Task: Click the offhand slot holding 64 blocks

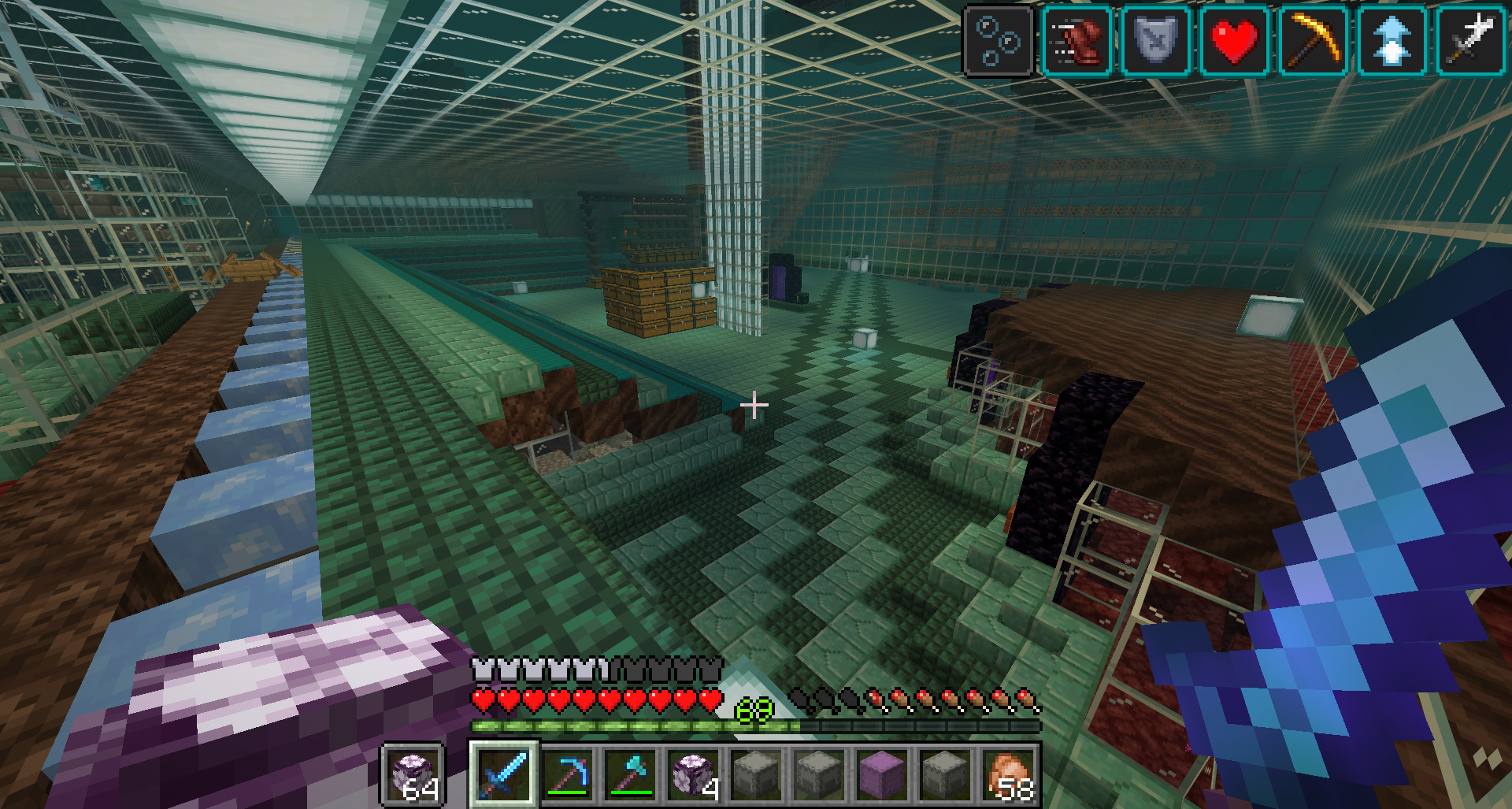Action: (414, 774)
